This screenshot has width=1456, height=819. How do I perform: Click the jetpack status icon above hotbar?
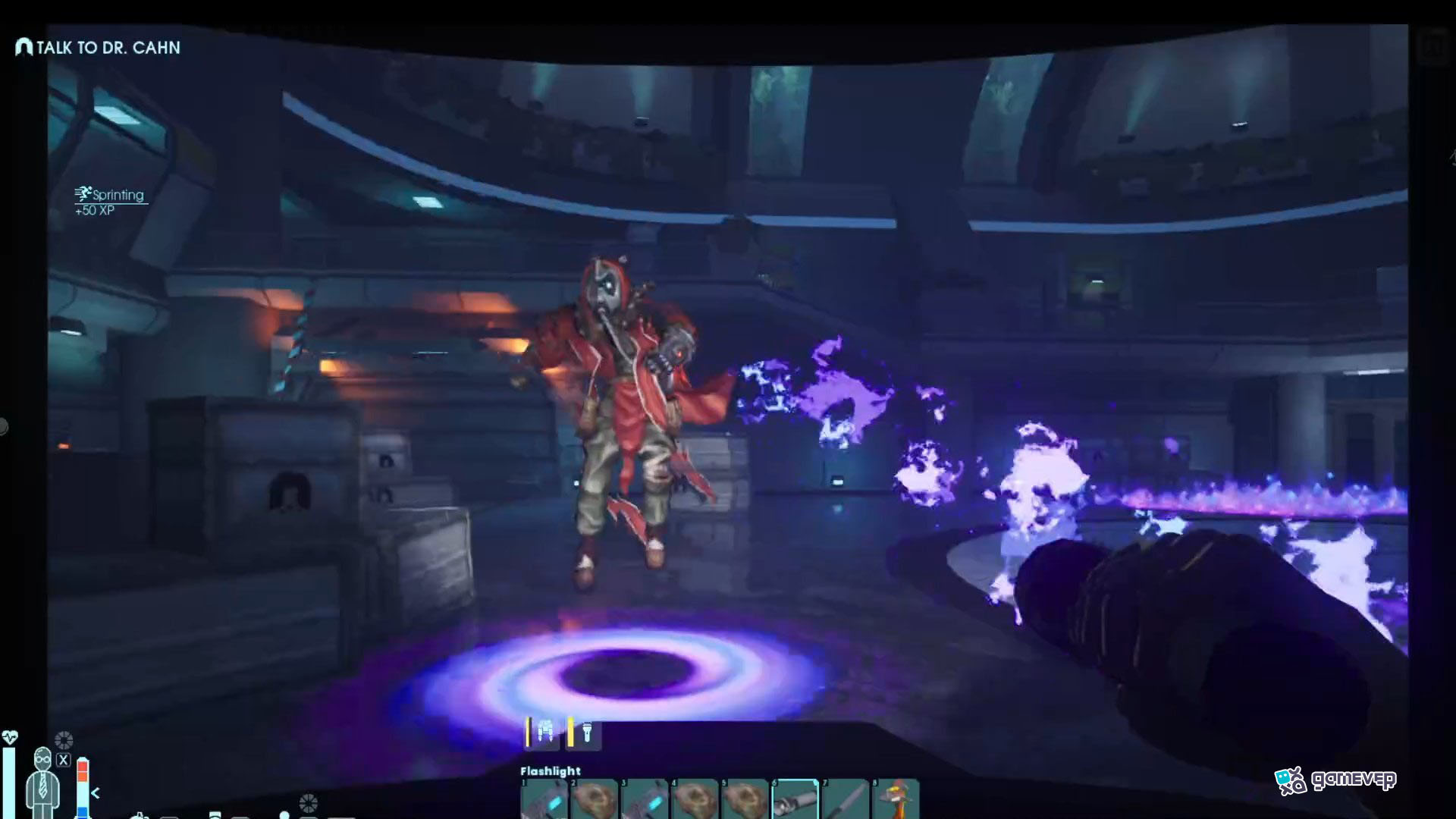coord(544,733)
